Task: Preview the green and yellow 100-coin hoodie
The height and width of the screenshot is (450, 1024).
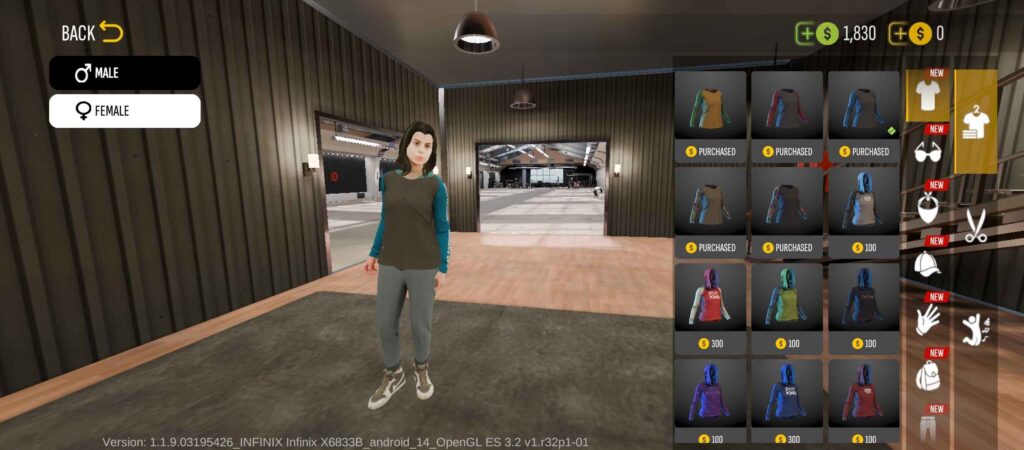Action: 787,303
